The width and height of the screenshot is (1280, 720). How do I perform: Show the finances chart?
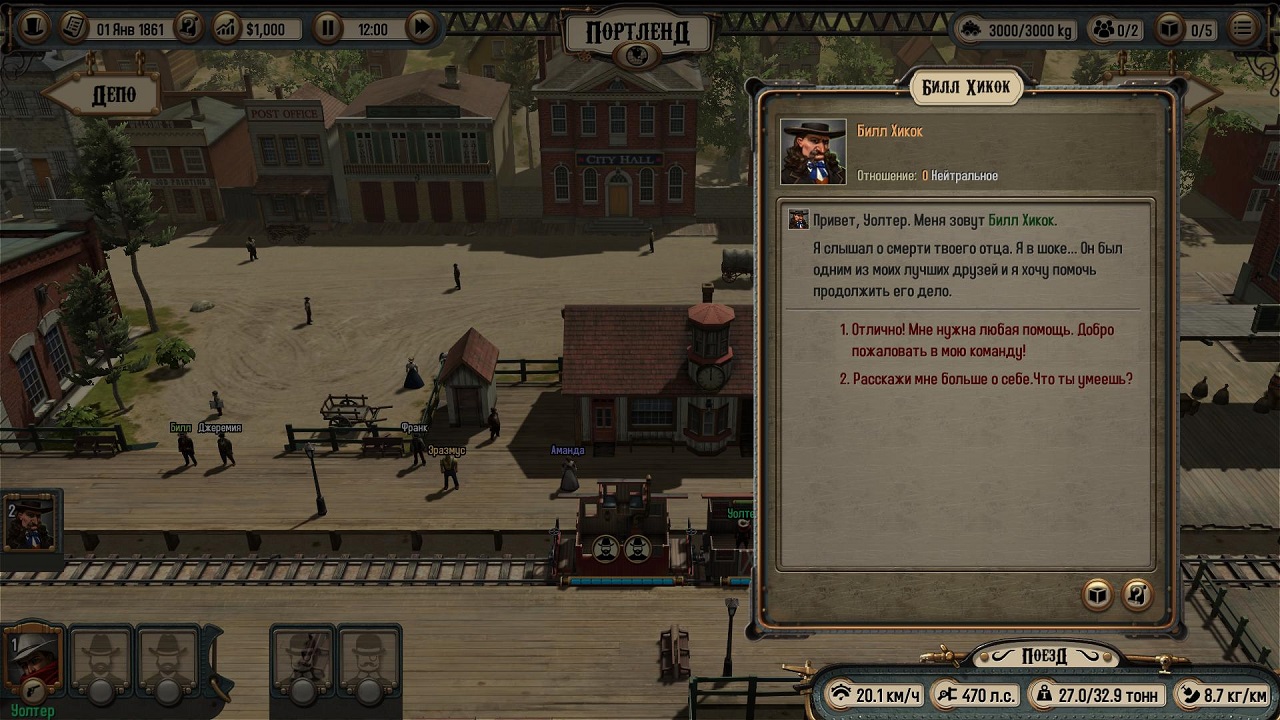coord(227,29)
